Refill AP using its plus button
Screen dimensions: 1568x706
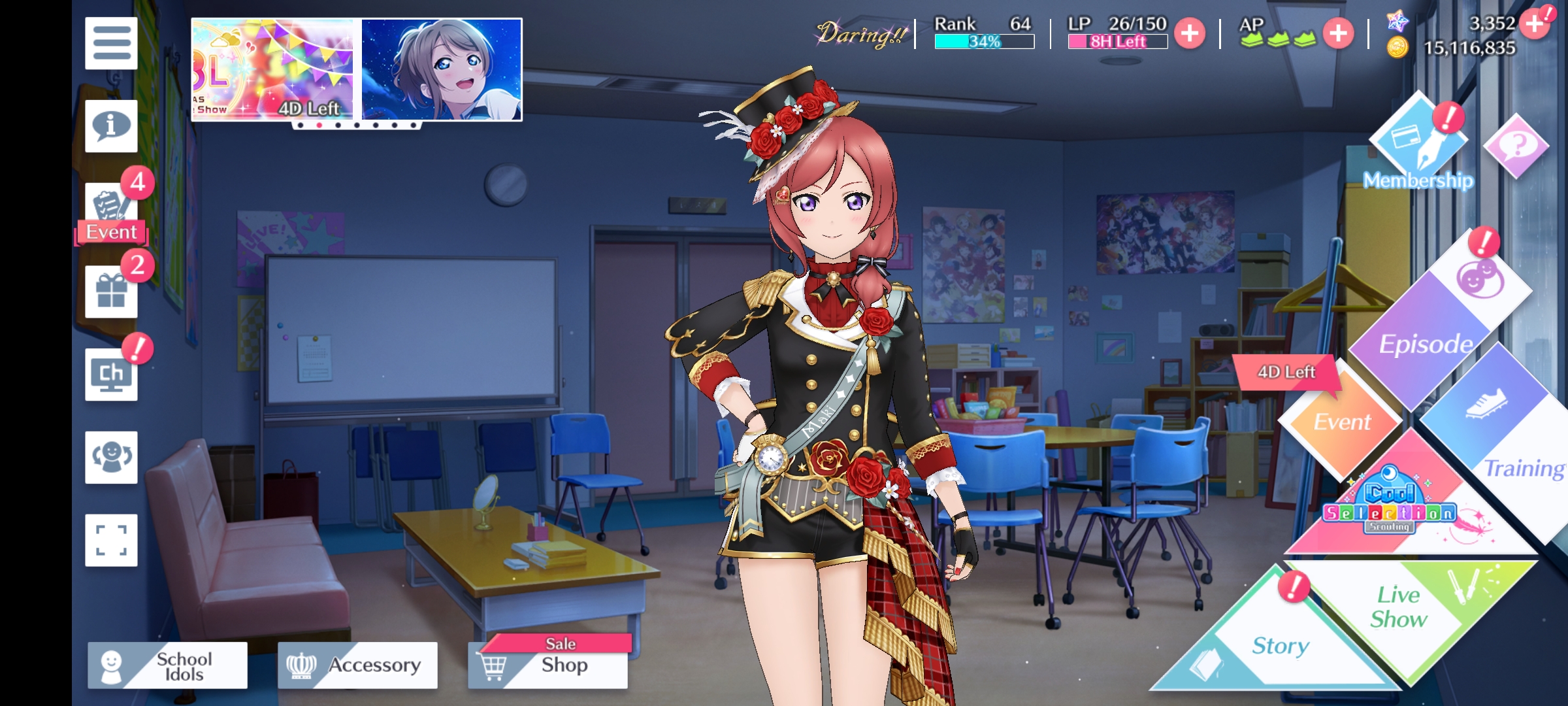pyautogui.click(x=1338, y=33)
